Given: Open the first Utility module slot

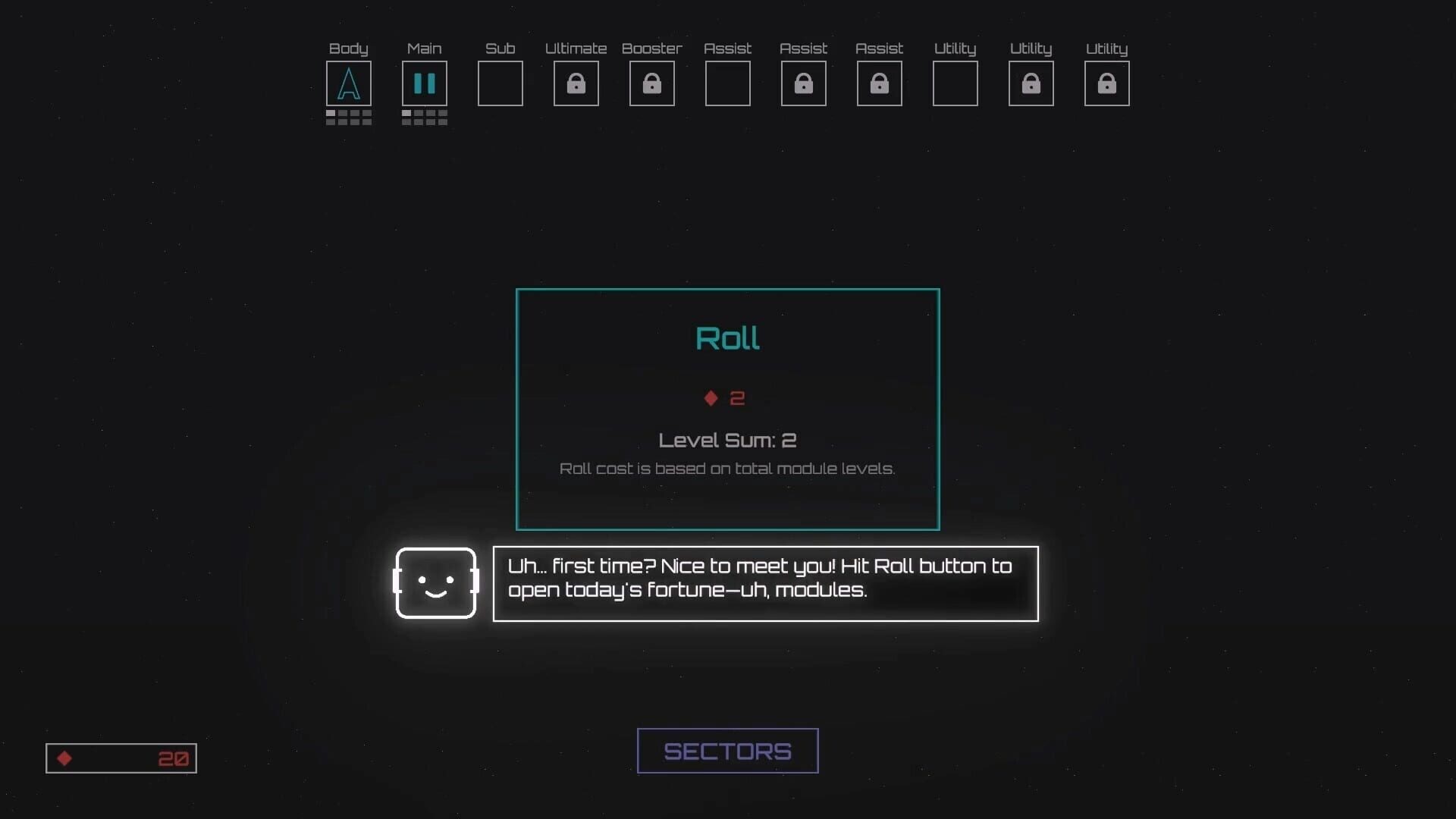Looking at the screenshot, I should coord(955,83).
